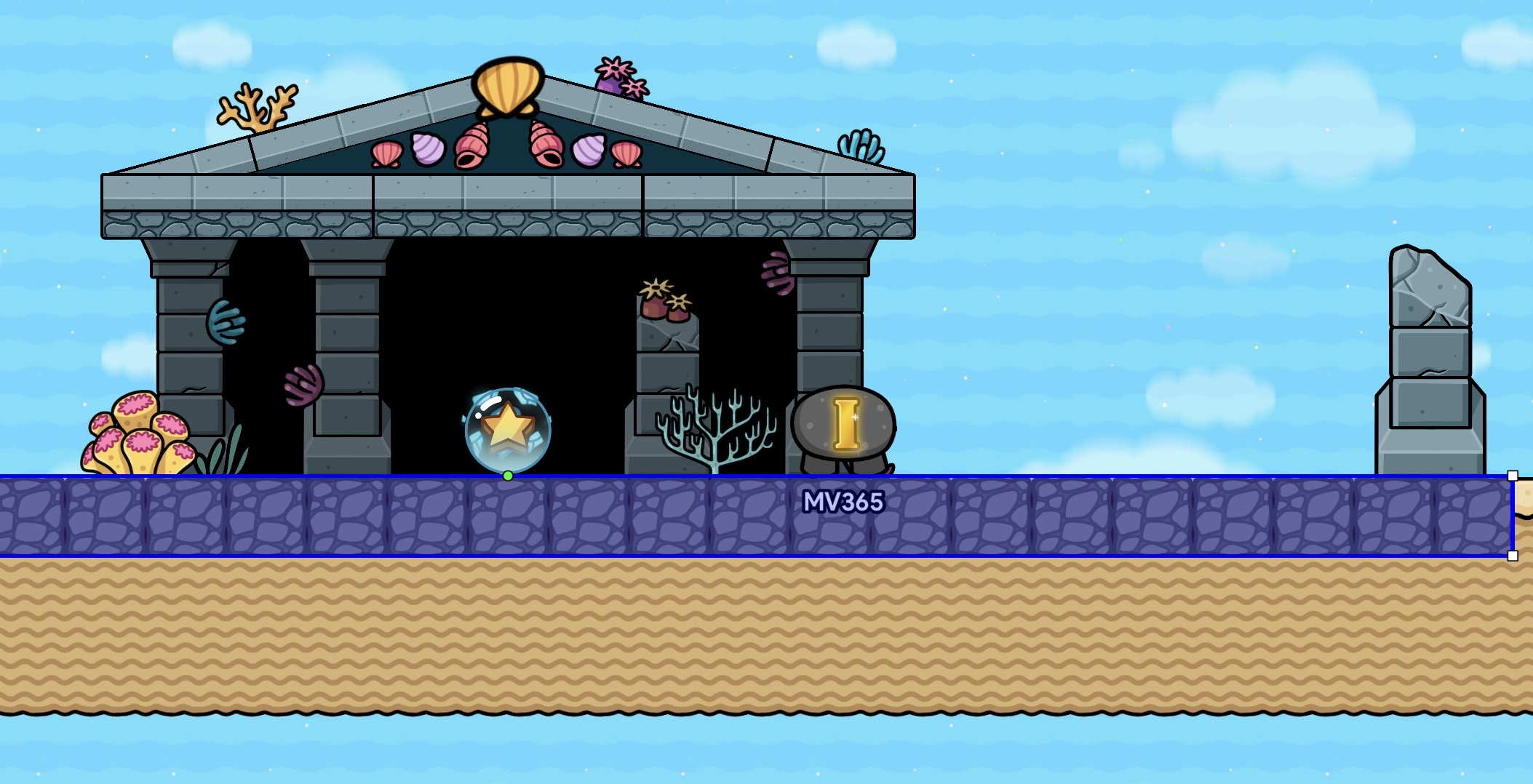
Task: Select the MV365 label on the purple block
Action: point(843,502)
